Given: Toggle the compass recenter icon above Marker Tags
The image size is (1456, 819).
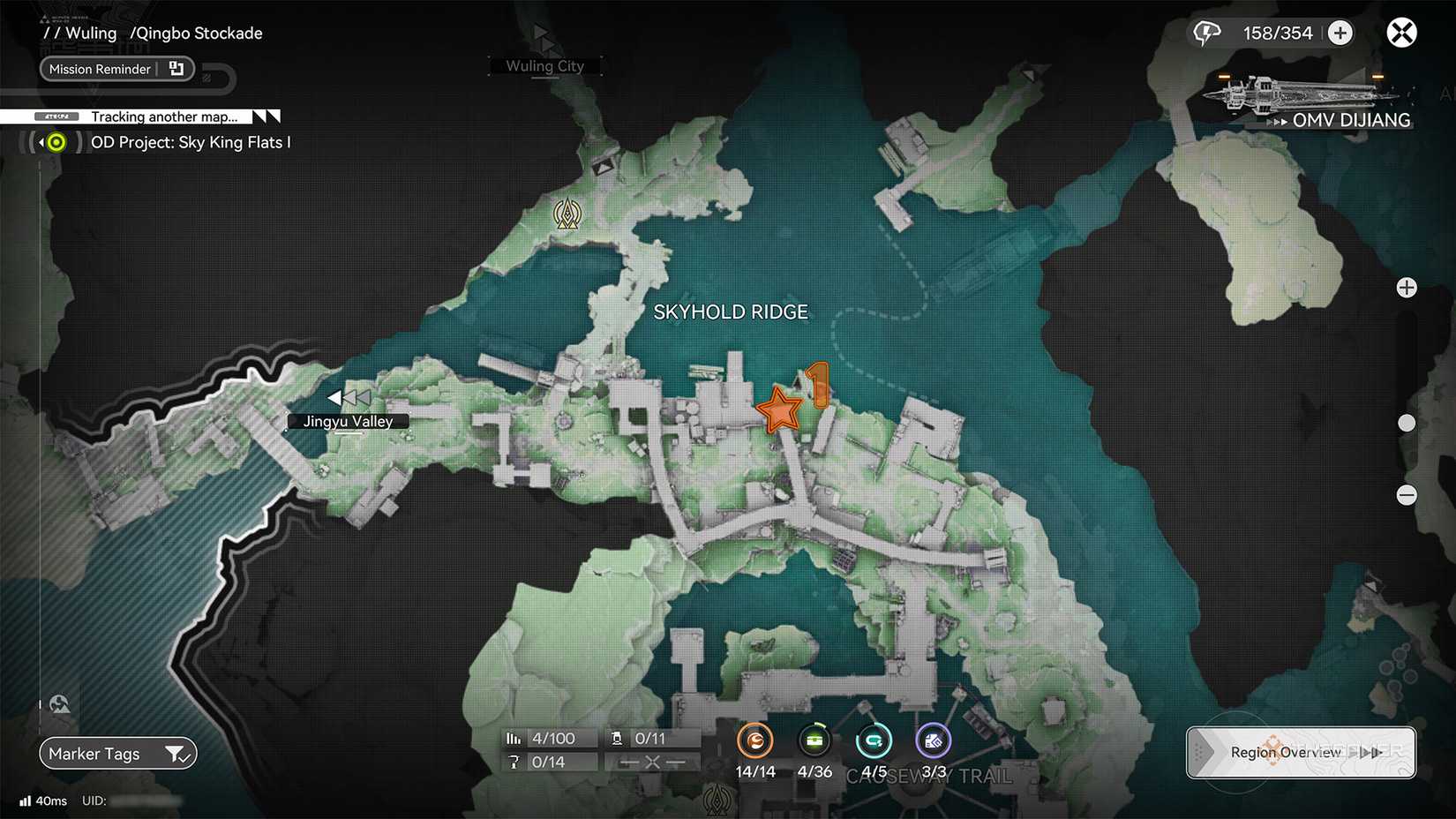Looking at the screenshot, I should 58,703.
